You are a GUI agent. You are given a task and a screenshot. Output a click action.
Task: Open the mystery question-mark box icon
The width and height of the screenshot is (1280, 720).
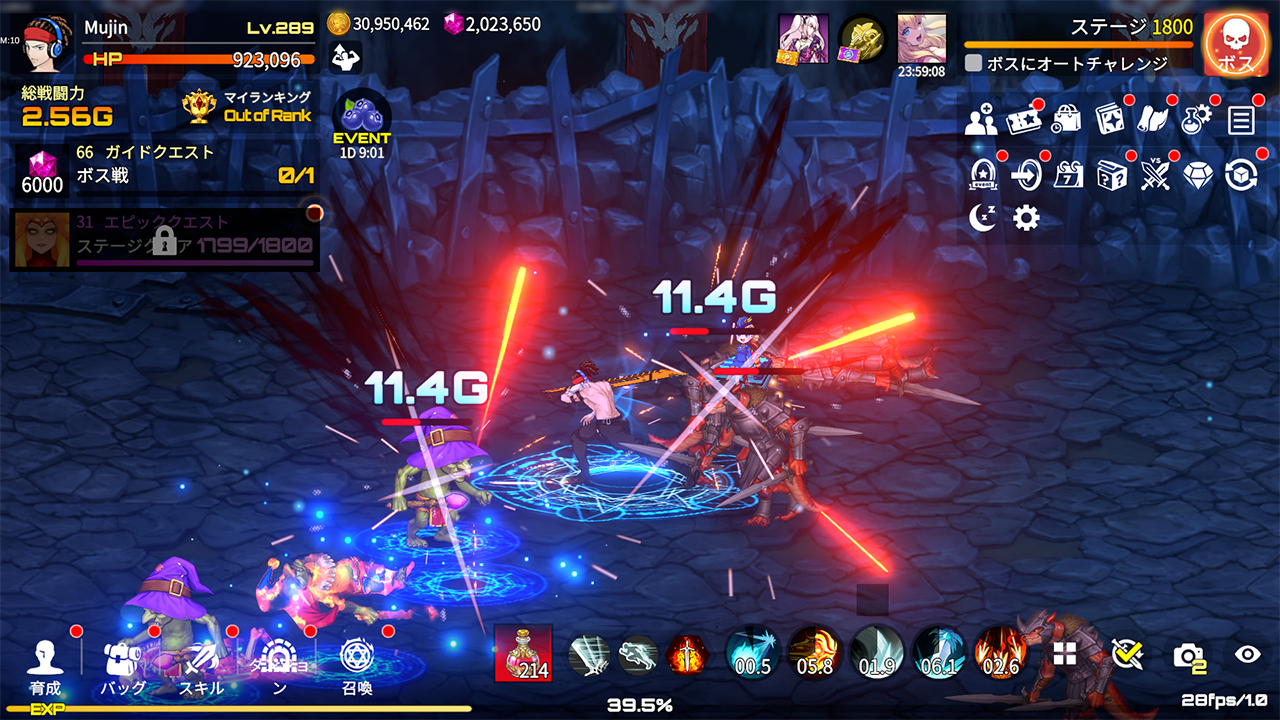point(1112,175)
